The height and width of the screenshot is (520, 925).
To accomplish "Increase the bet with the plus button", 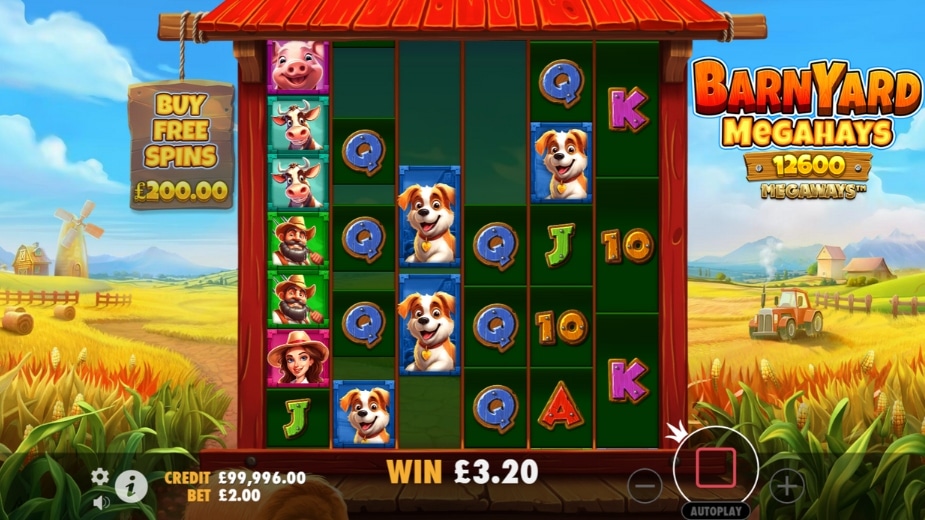I will [787, 486].
